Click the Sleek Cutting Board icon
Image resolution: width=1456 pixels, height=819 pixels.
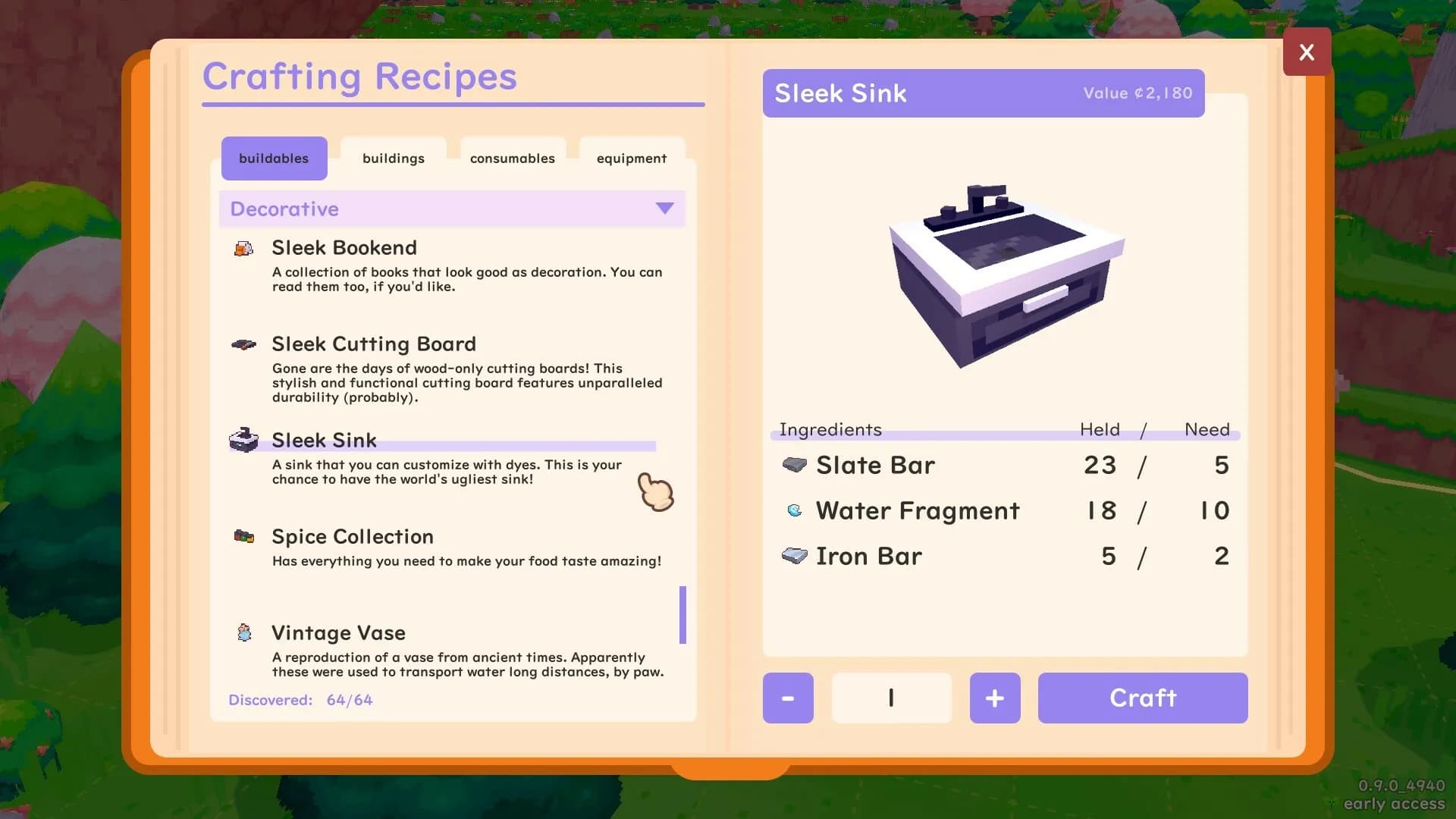click(244, 344)
